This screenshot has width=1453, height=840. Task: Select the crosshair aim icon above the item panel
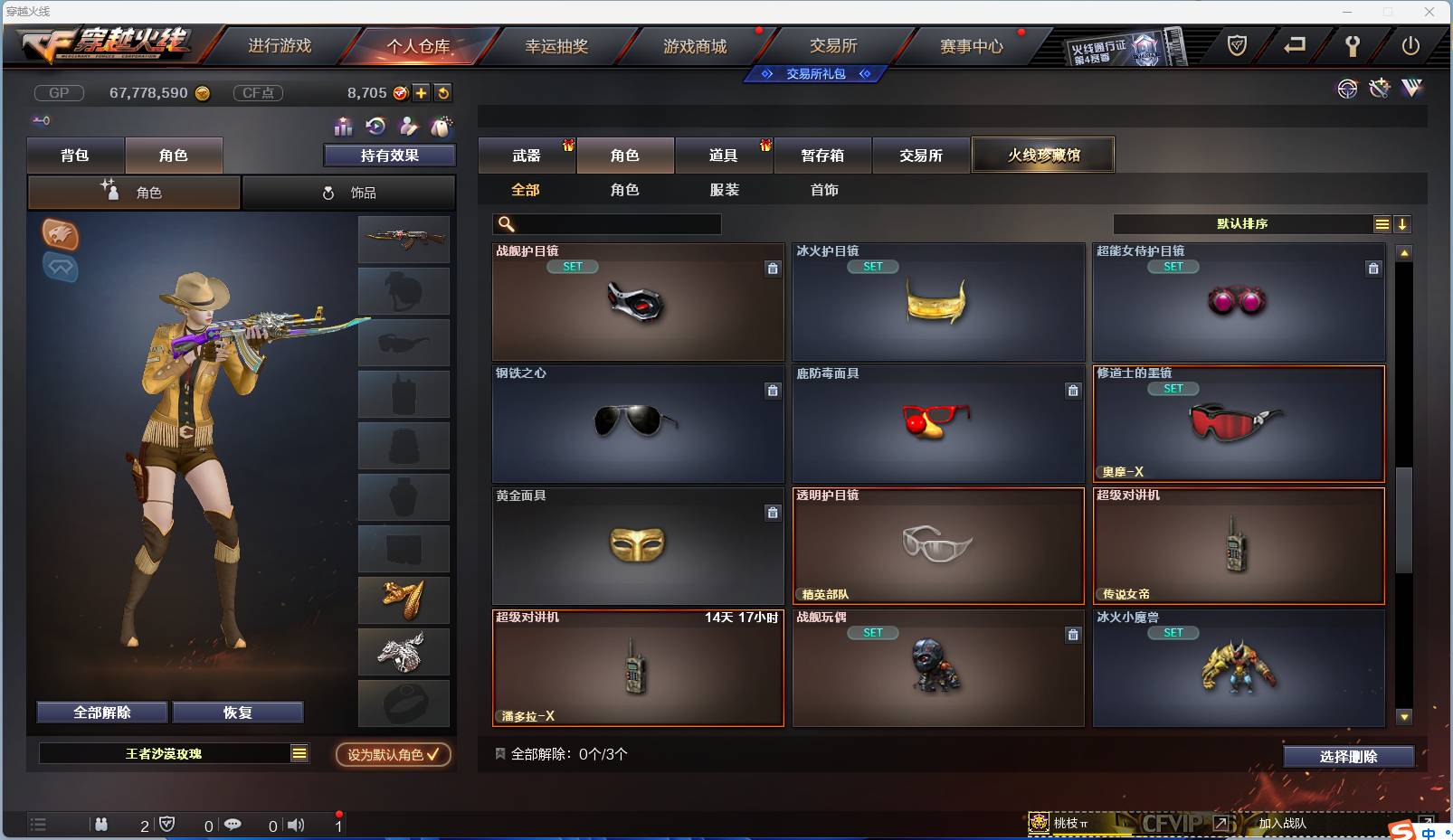1348,89
